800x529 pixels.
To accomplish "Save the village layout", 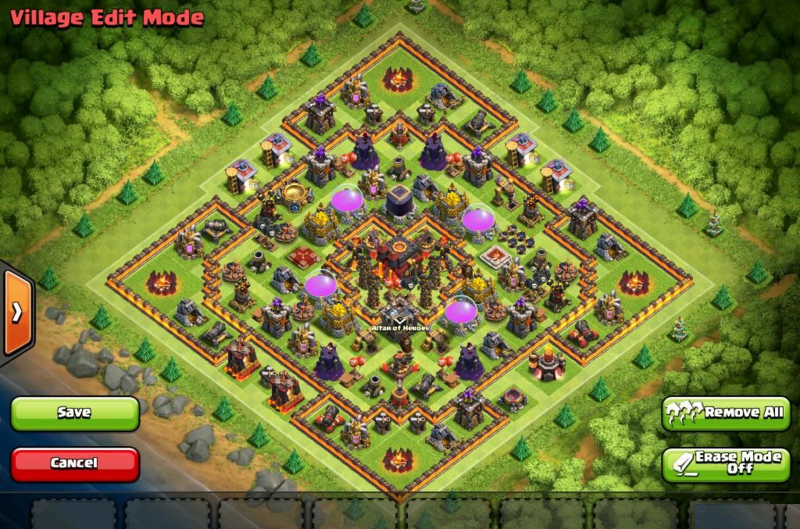I will (75, 413).
